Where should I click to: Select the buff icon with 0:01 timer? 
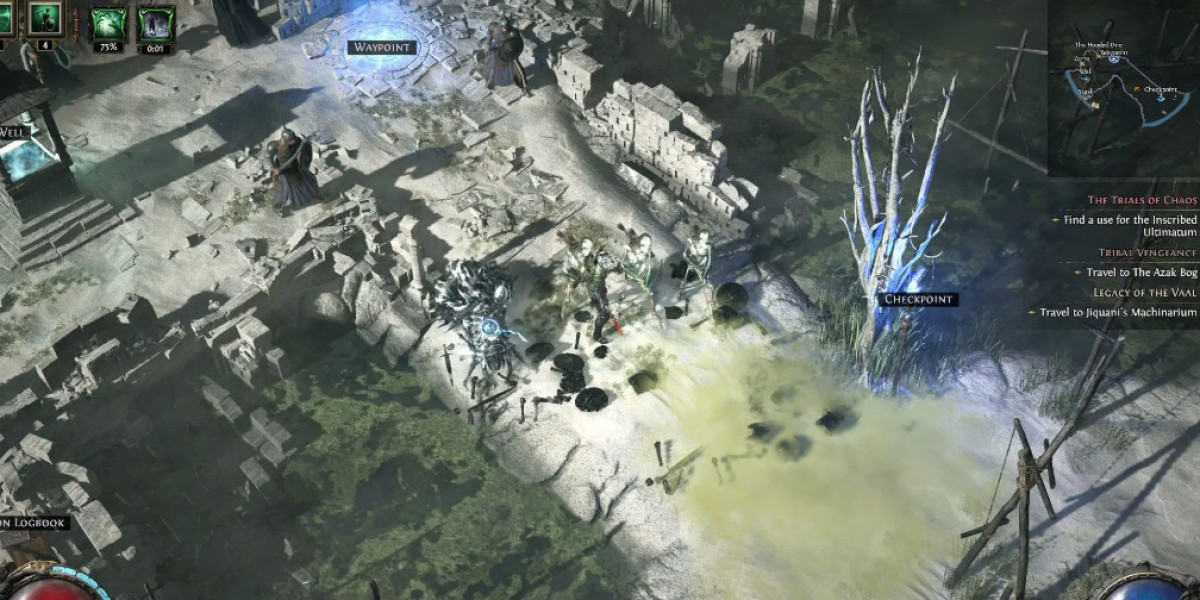click(155, 23)
